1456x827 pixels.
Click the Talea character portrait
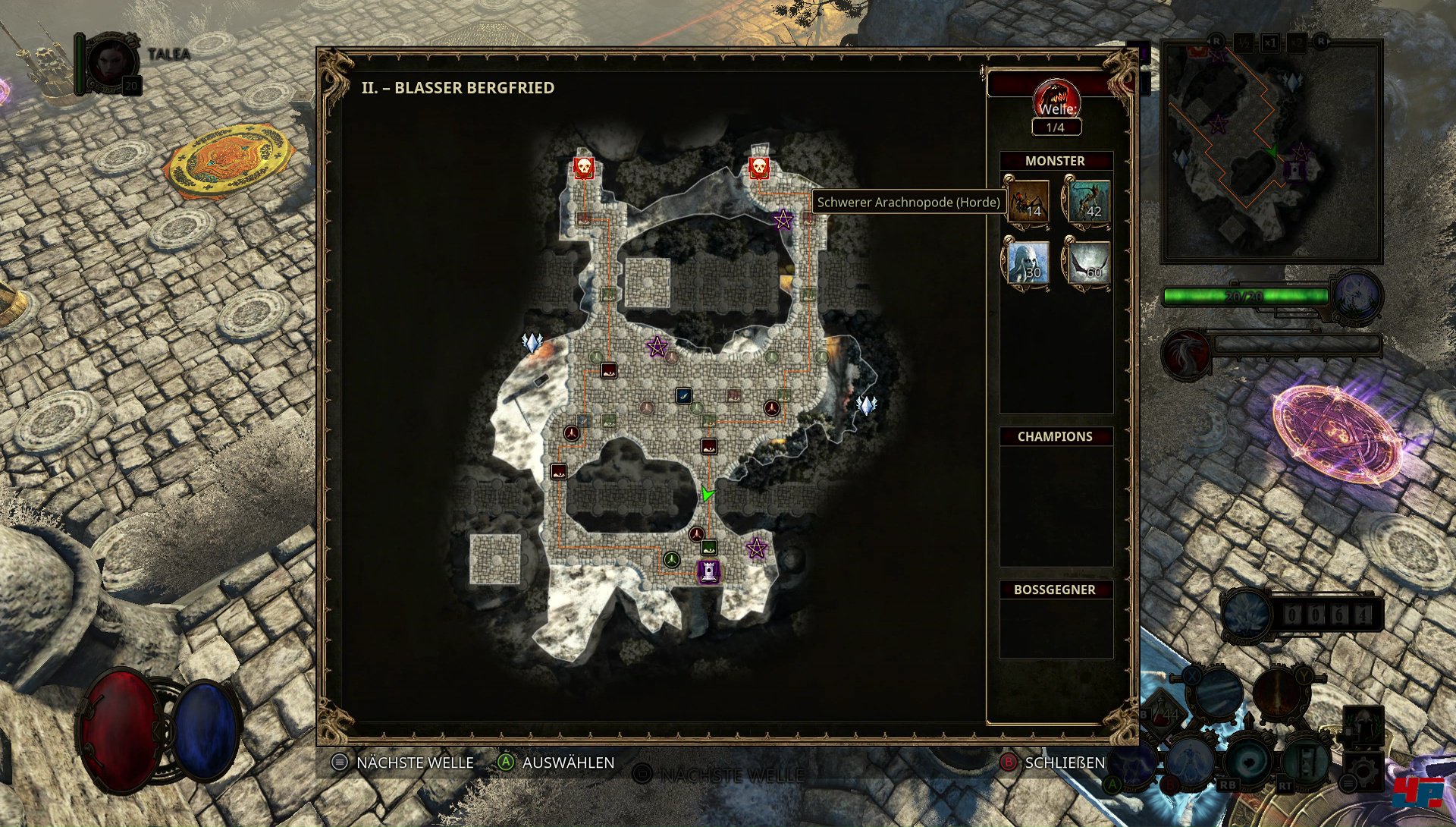pyautogui.click(x=112, y=64)
